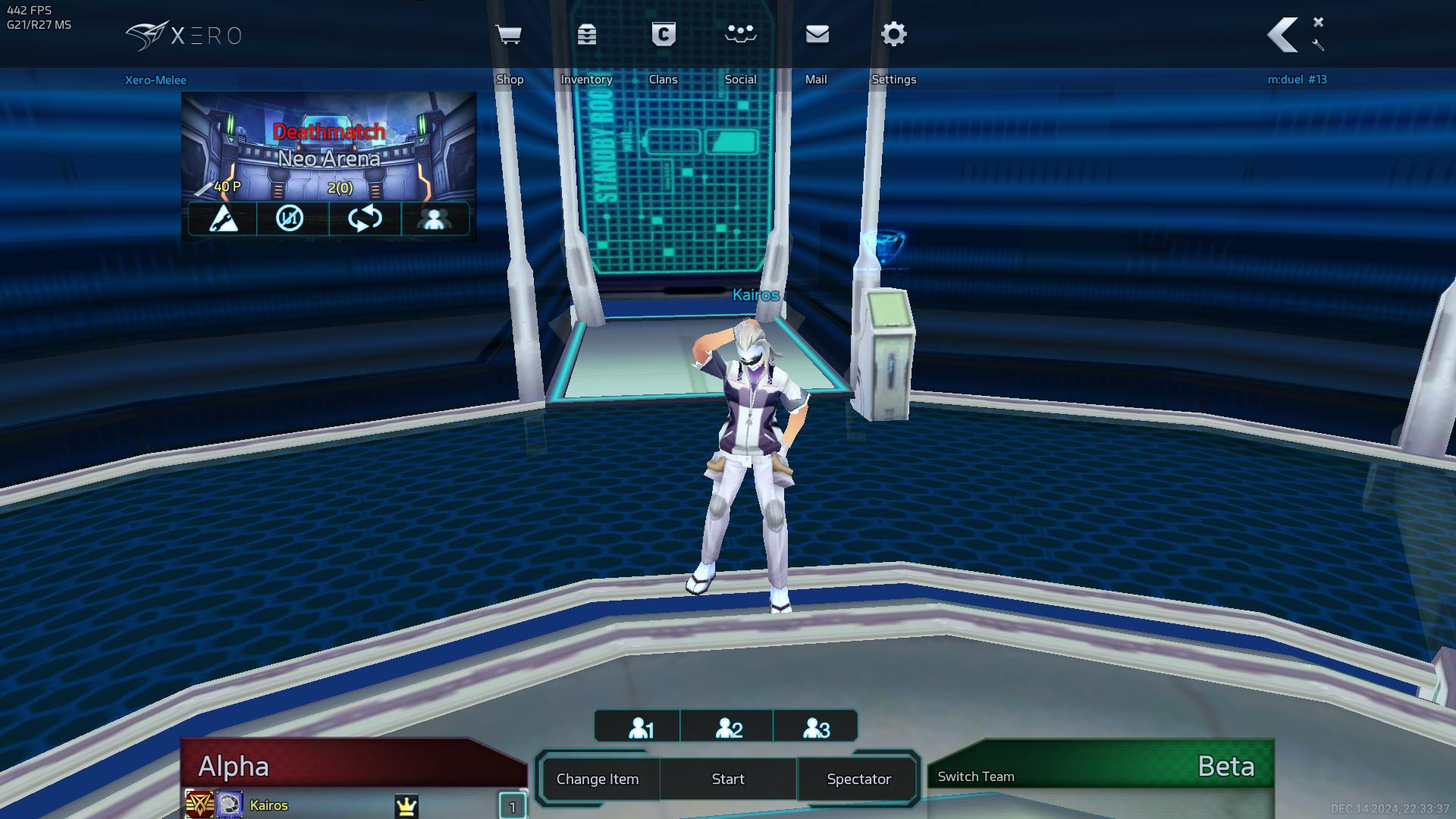Open room options with the wrench icon
Viewport: 1456px width, 819px height.
tap(1319, 45)
